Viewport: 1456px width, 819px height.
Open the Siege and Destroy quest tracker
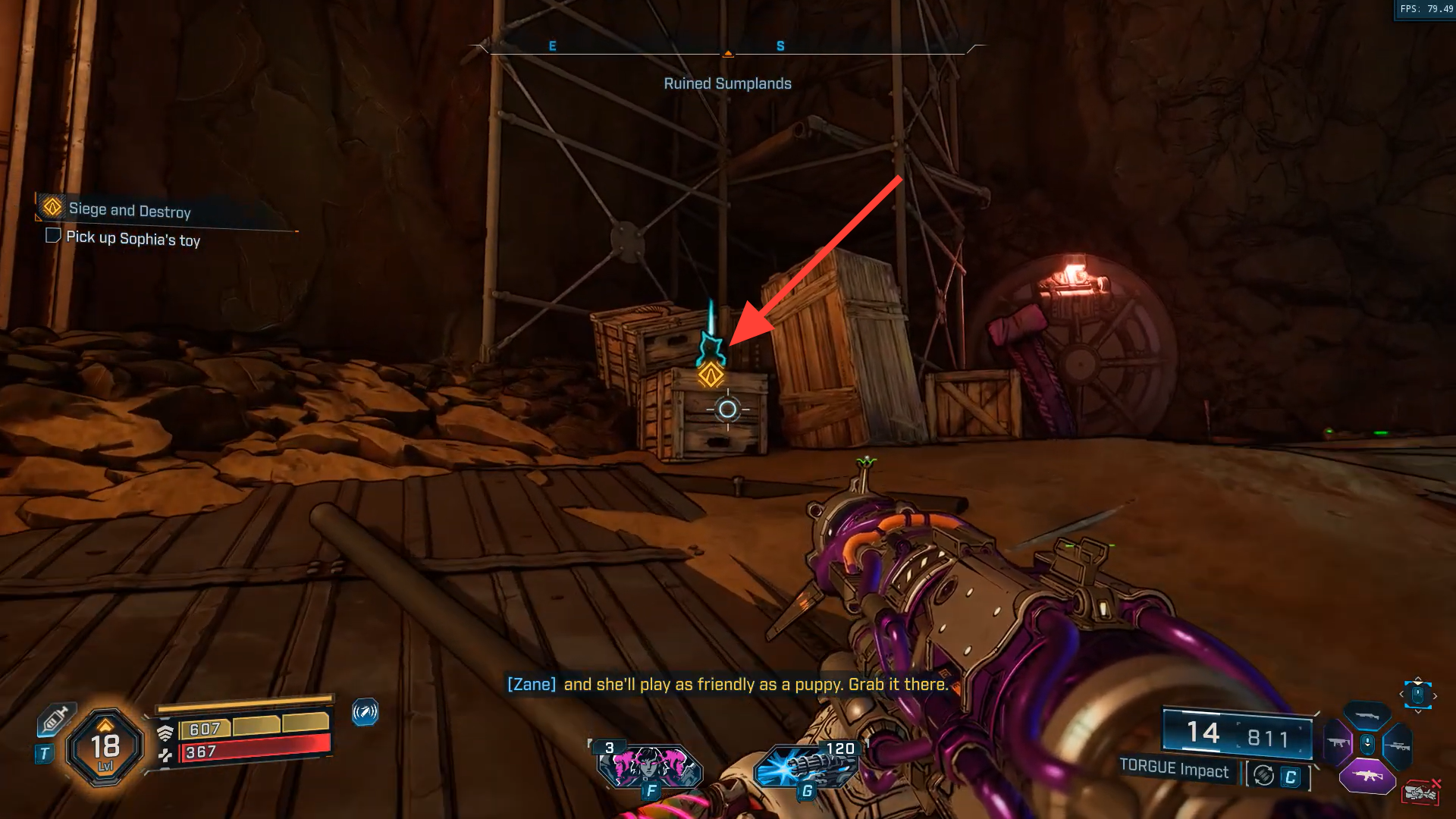[x=129, y=209]
